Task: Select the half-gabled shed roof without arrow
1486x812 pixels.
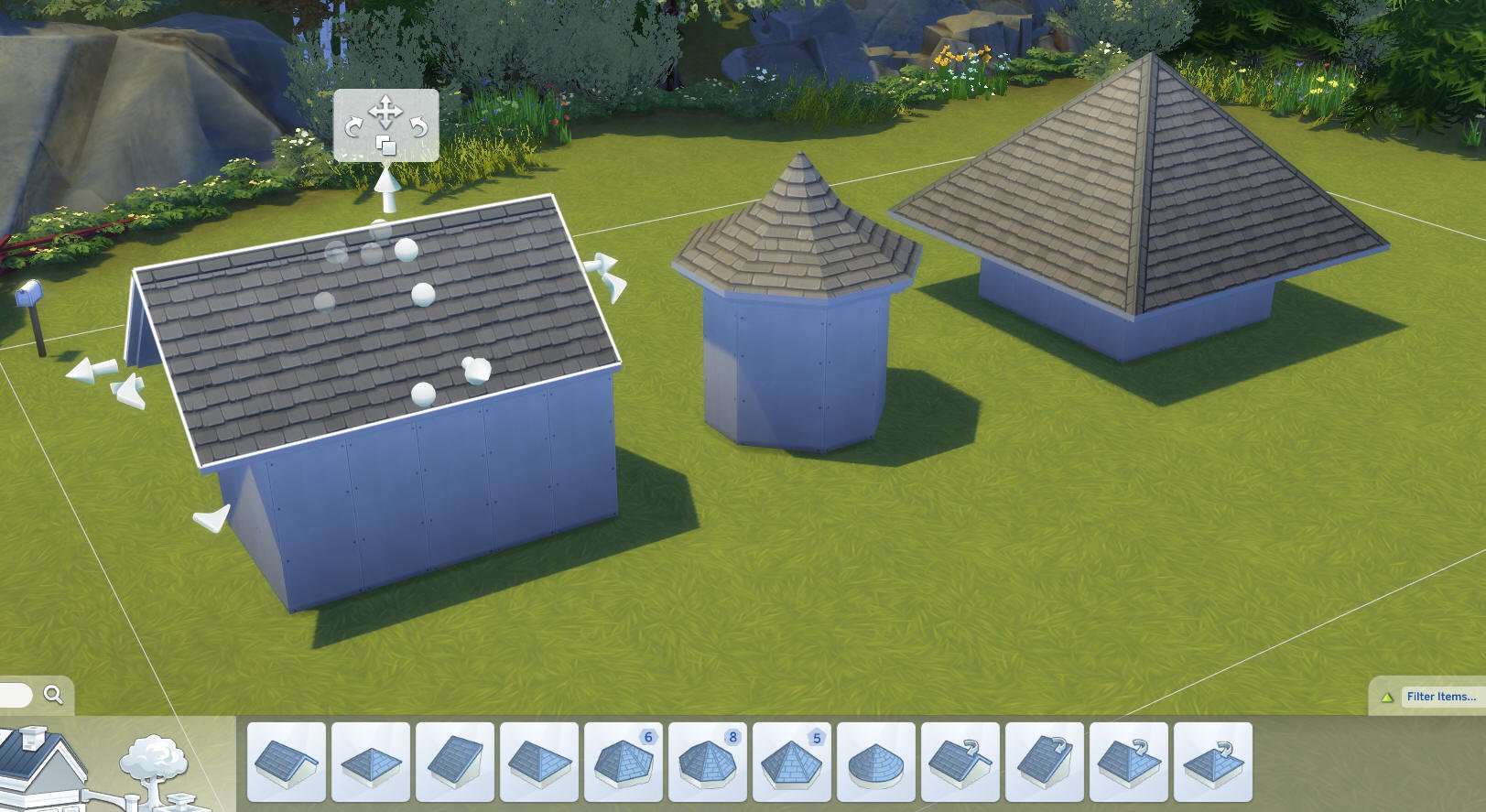Action: click(x=455, y=762)
